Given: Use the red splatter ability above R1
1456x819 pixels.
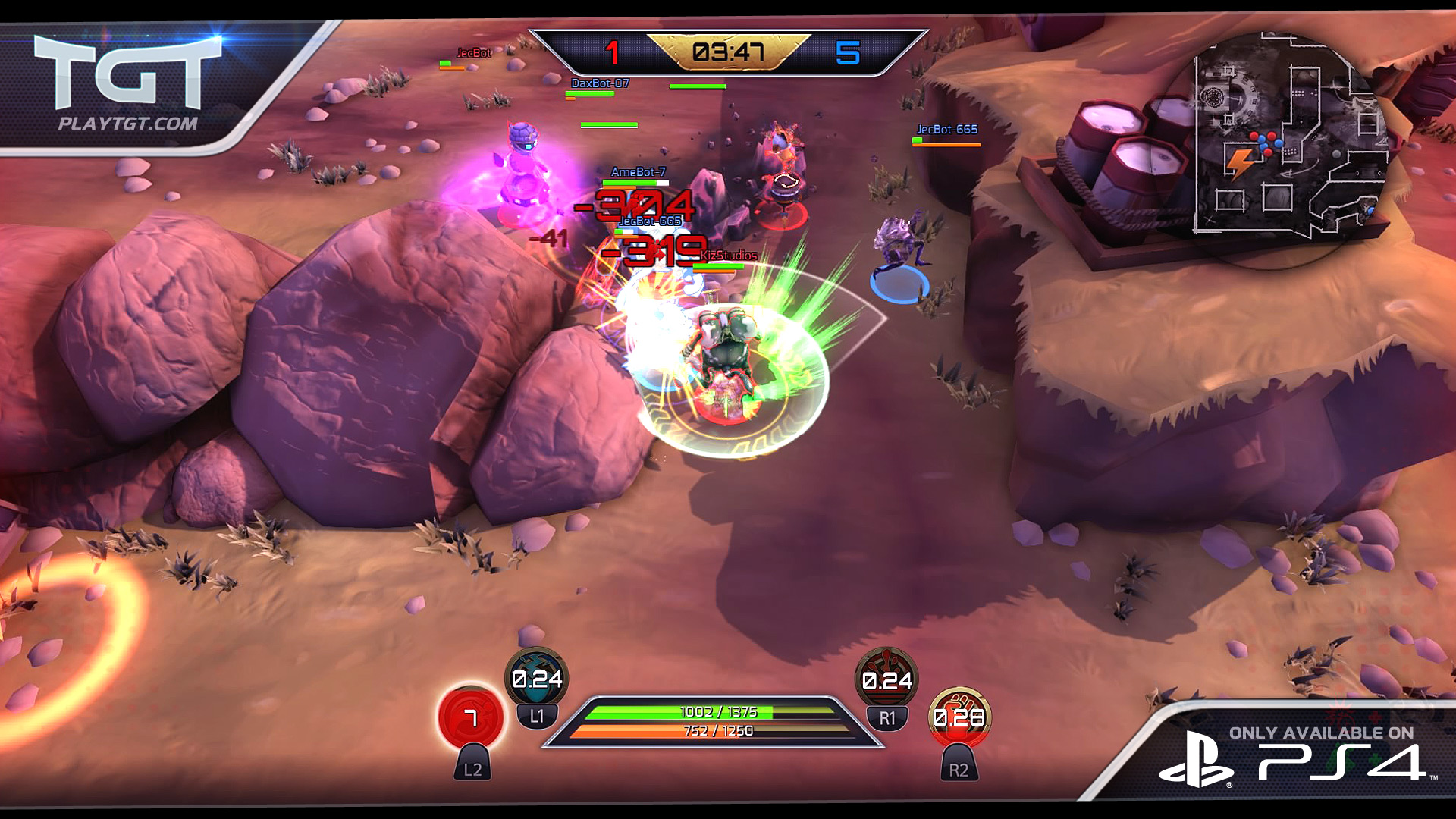Looking at the screenshot, I should (x=886, y=679).
